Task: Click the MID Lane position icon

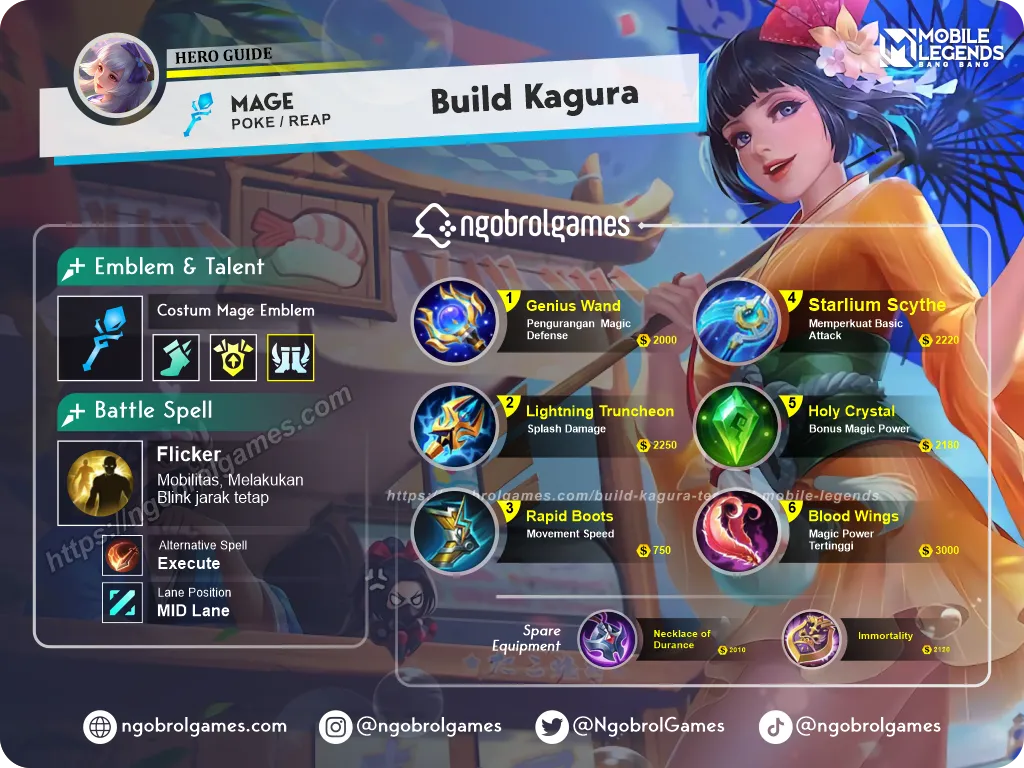Action: pos(122,603)
